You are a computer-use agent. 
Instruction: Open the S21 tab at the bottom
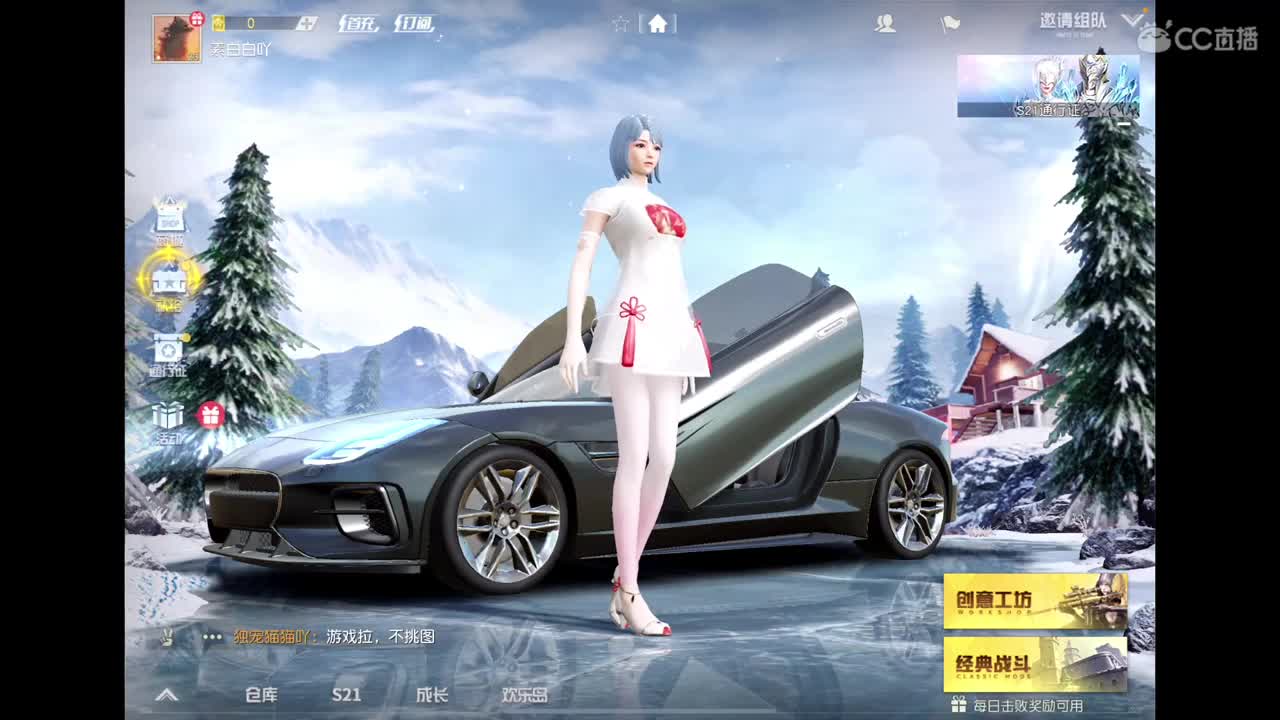(347, 694)
